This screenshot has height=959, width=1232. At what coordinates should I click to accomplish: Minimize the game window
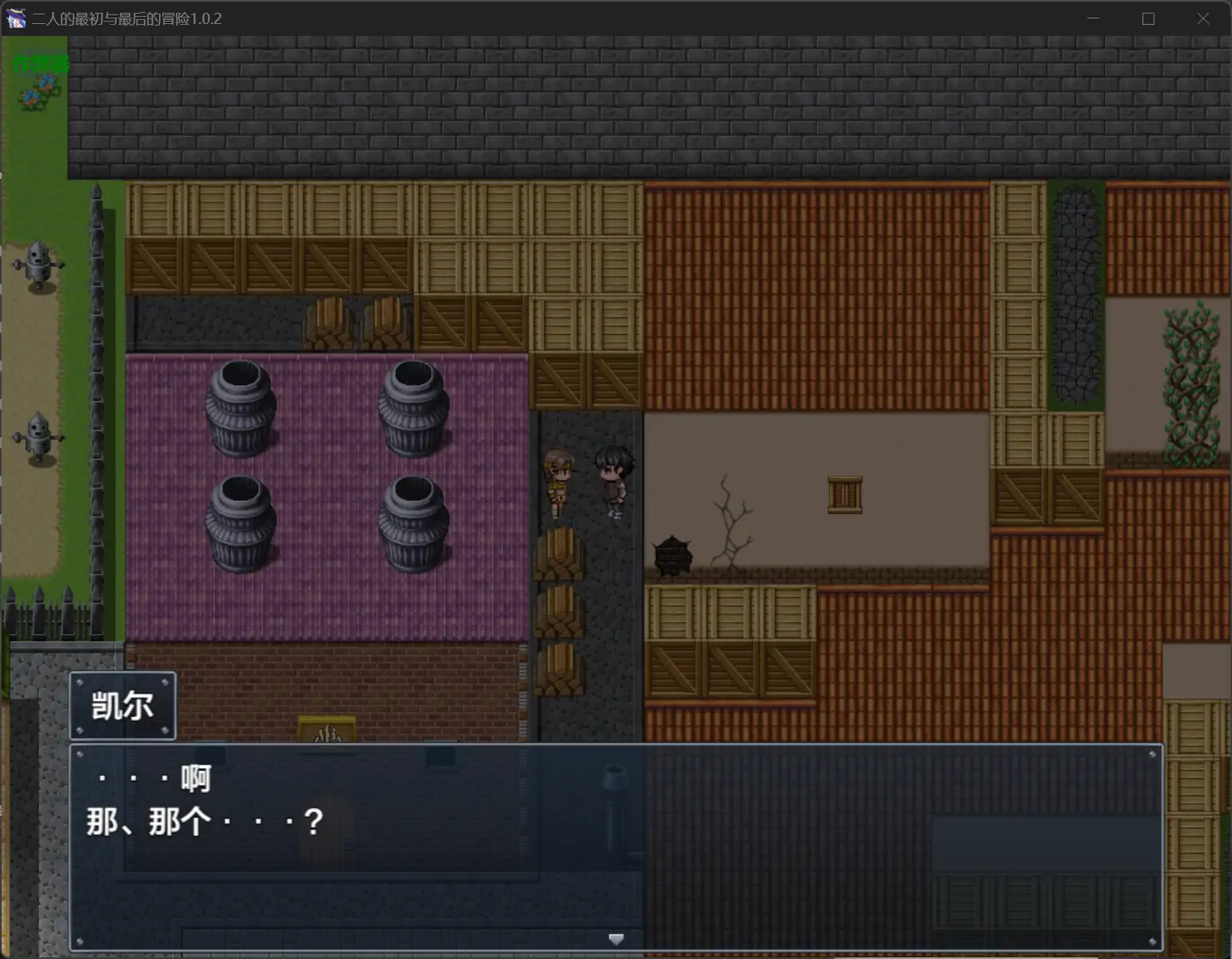(x=1093, y=18)
